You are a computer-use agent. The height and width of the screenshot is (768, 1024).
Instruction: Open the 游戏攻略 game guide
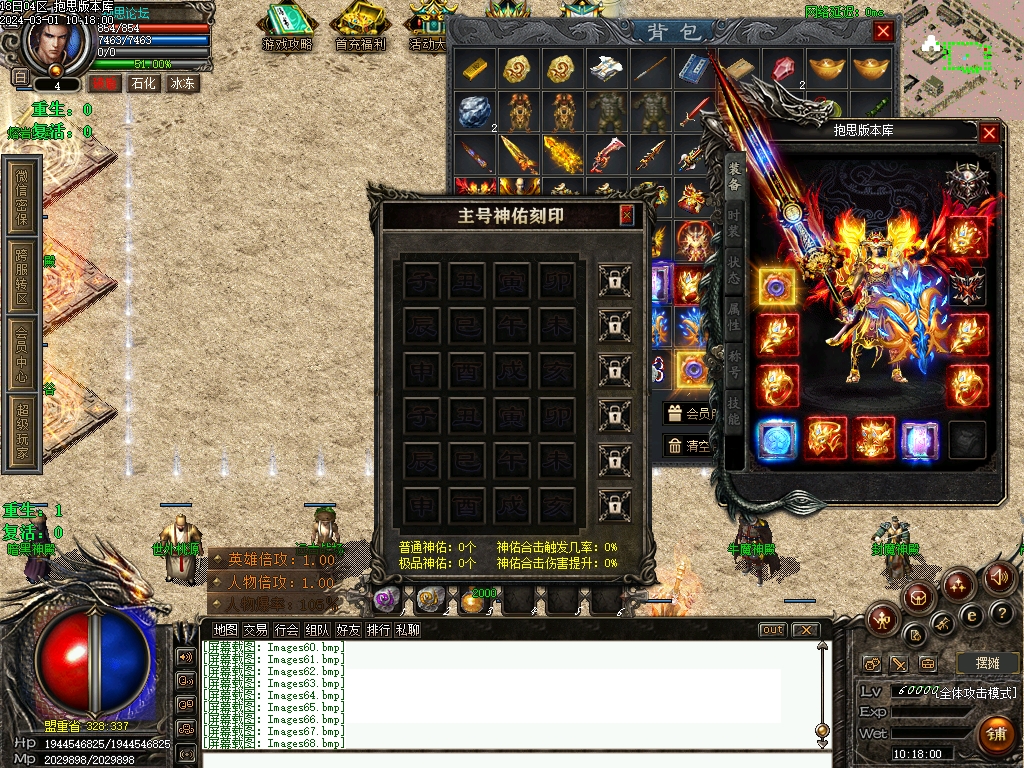pyautogui.click(x=287, y=28)
